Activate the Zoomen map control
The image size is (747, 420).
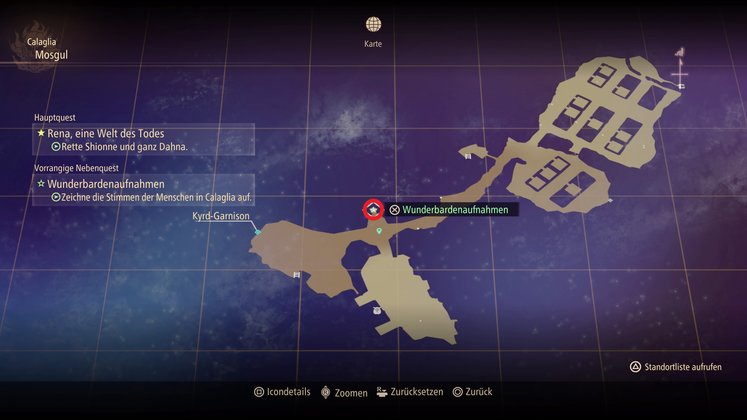point(342,392)
